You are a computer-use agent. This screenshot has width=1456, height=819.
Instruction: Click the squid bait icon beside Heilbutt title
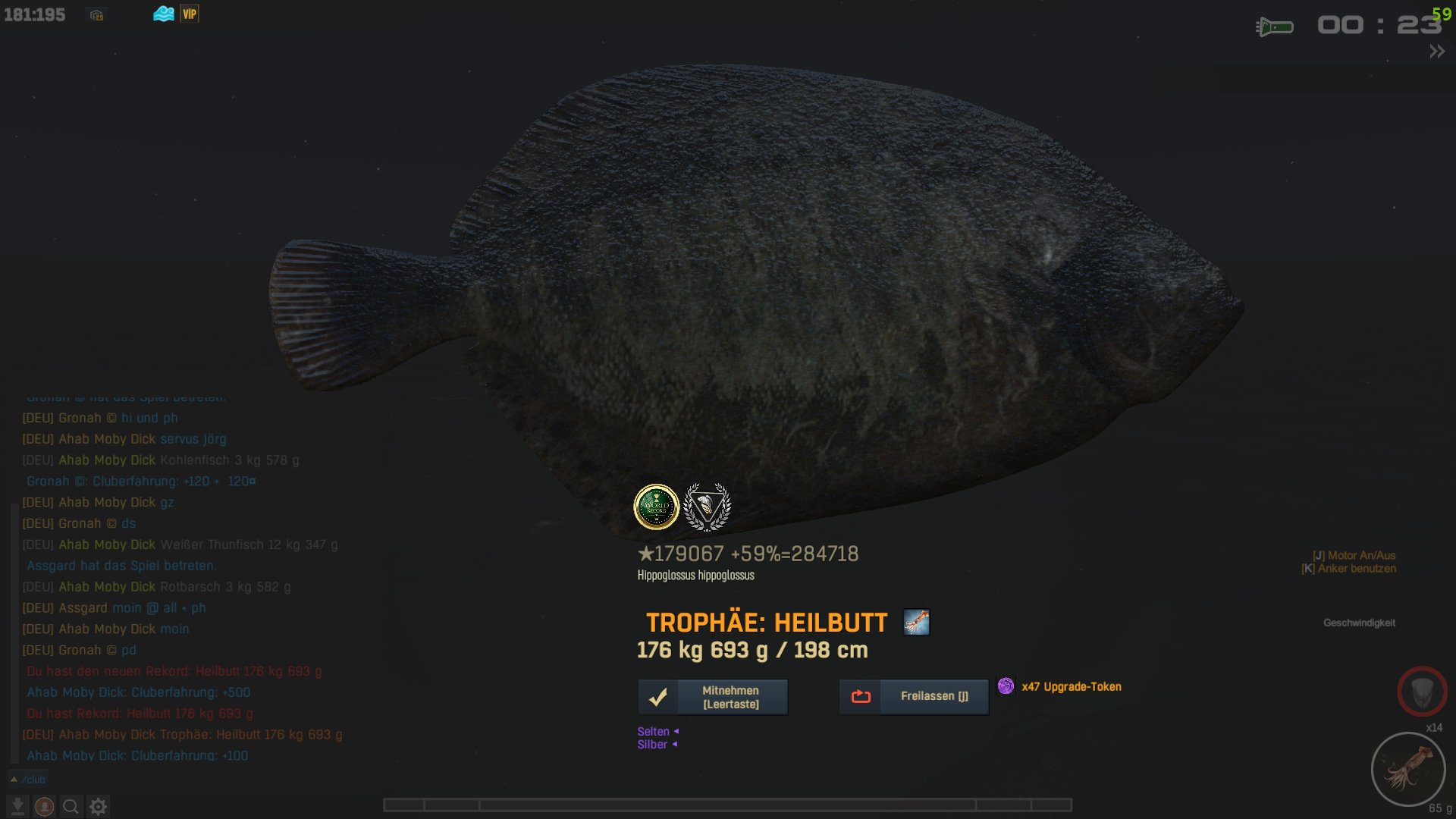[x=916, y=623]
